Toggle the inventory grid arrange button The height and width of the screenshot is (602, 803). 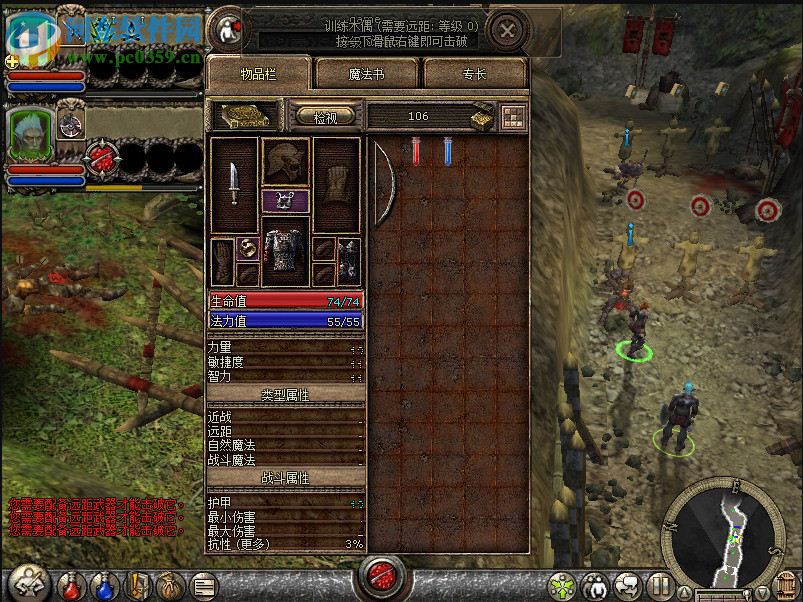(514, 116)
